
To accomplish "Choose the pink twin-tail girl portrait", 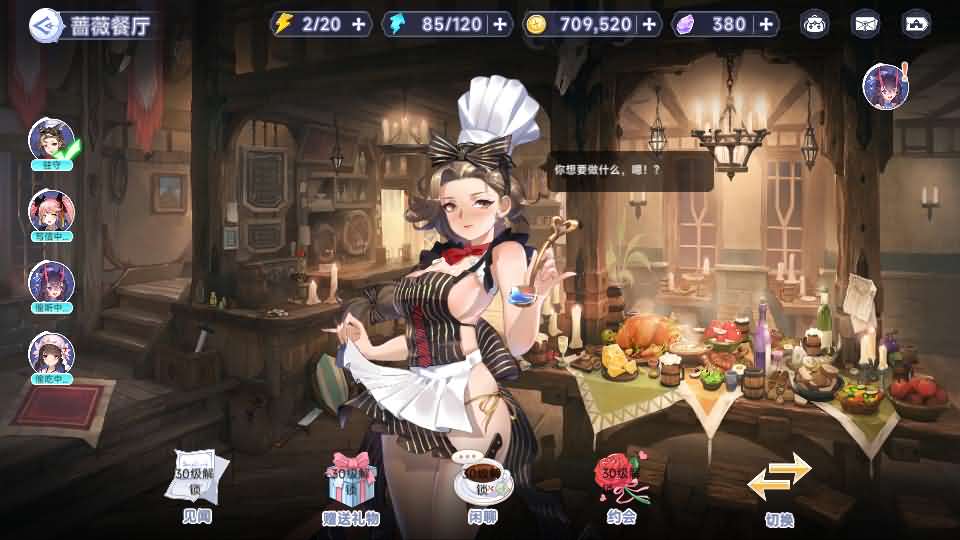I will (51, 212).
